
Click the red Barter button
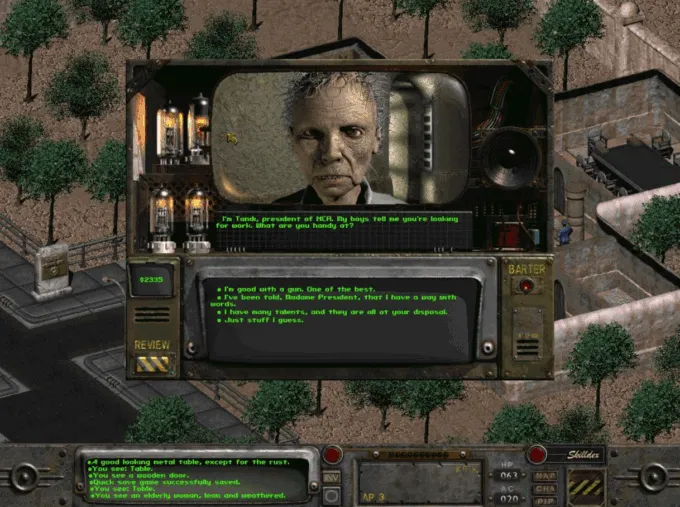coord(526,286)
